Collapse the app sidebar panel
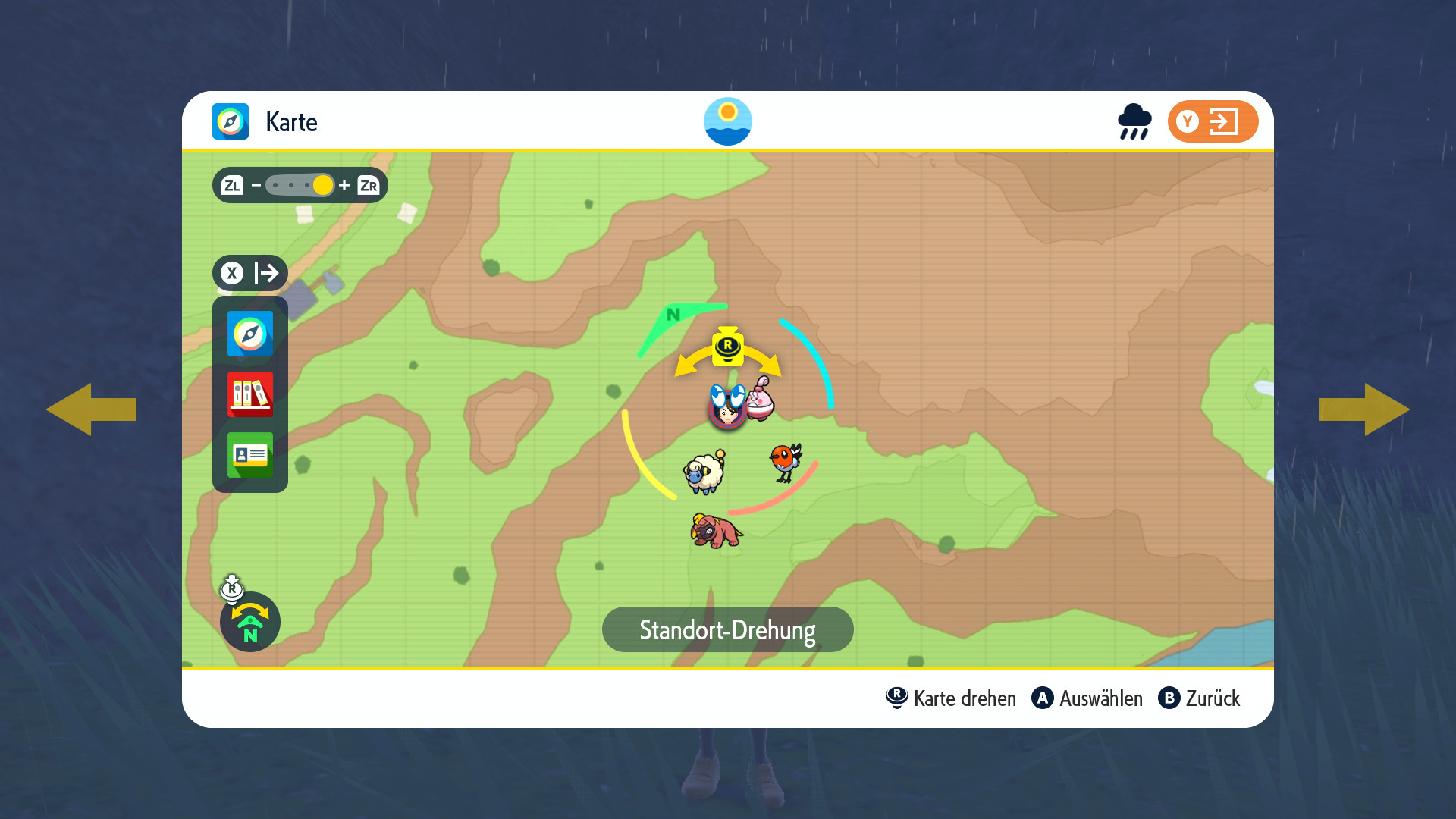The height and width of the screenshot is (819, 1456). pyautogui.click(x=249, y=273)
